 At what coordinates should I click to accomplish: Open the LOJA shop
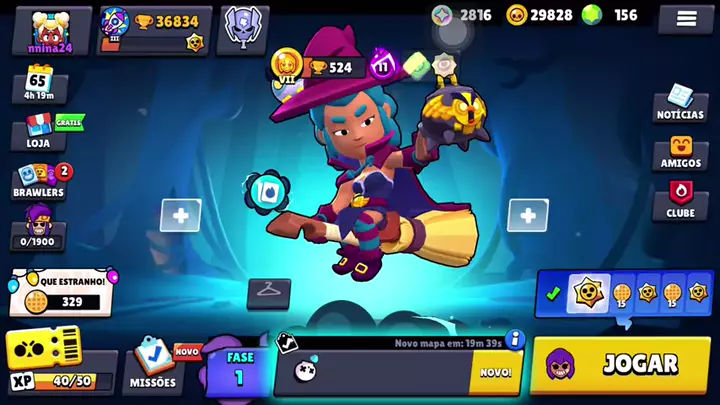(38, 130)
